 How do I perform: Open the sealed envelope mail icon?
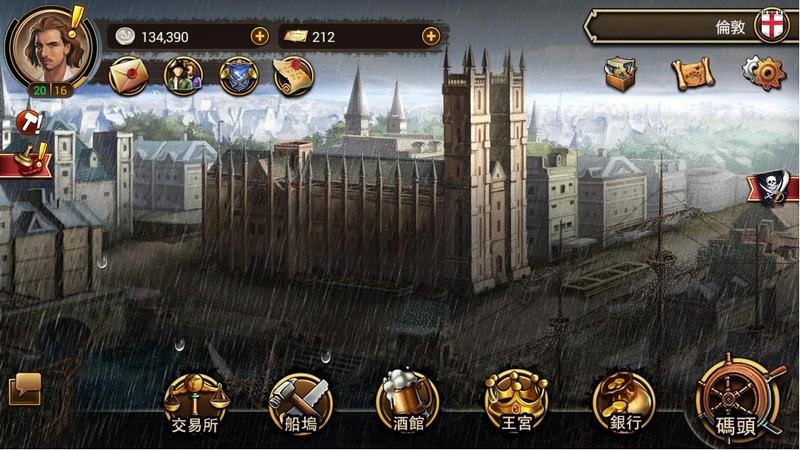(x=128, y=76)
